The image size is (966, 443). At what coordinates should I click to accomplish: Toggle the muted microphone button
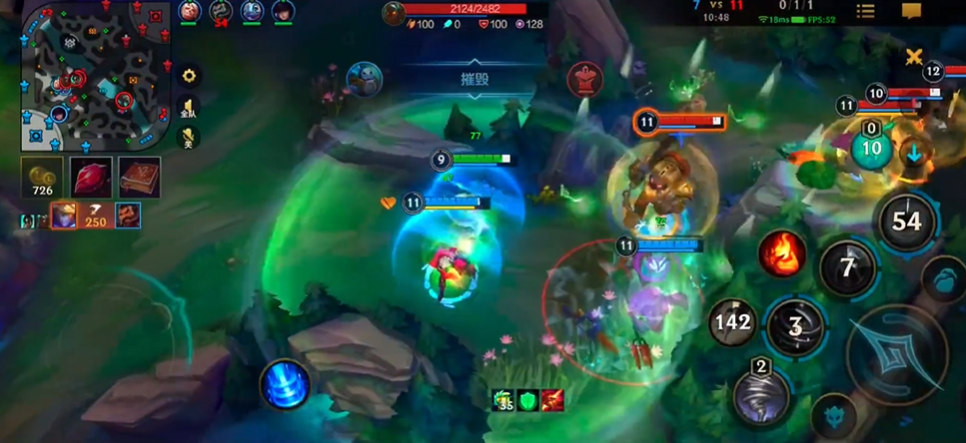[x=188, y=138]
